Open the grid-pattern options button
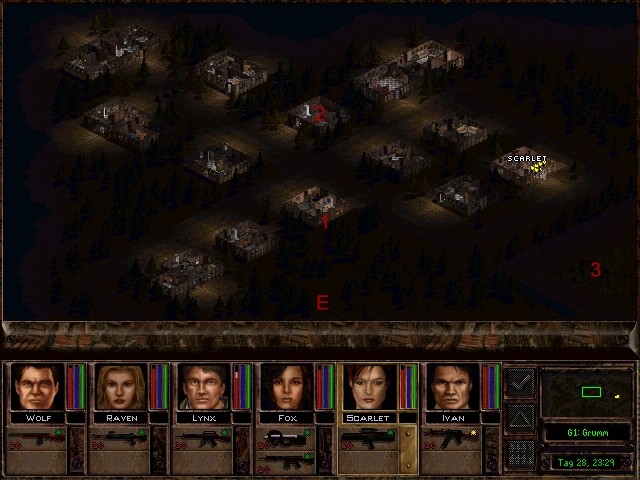Viewport: 640px width, 480px height. click(x=520, y=453)
